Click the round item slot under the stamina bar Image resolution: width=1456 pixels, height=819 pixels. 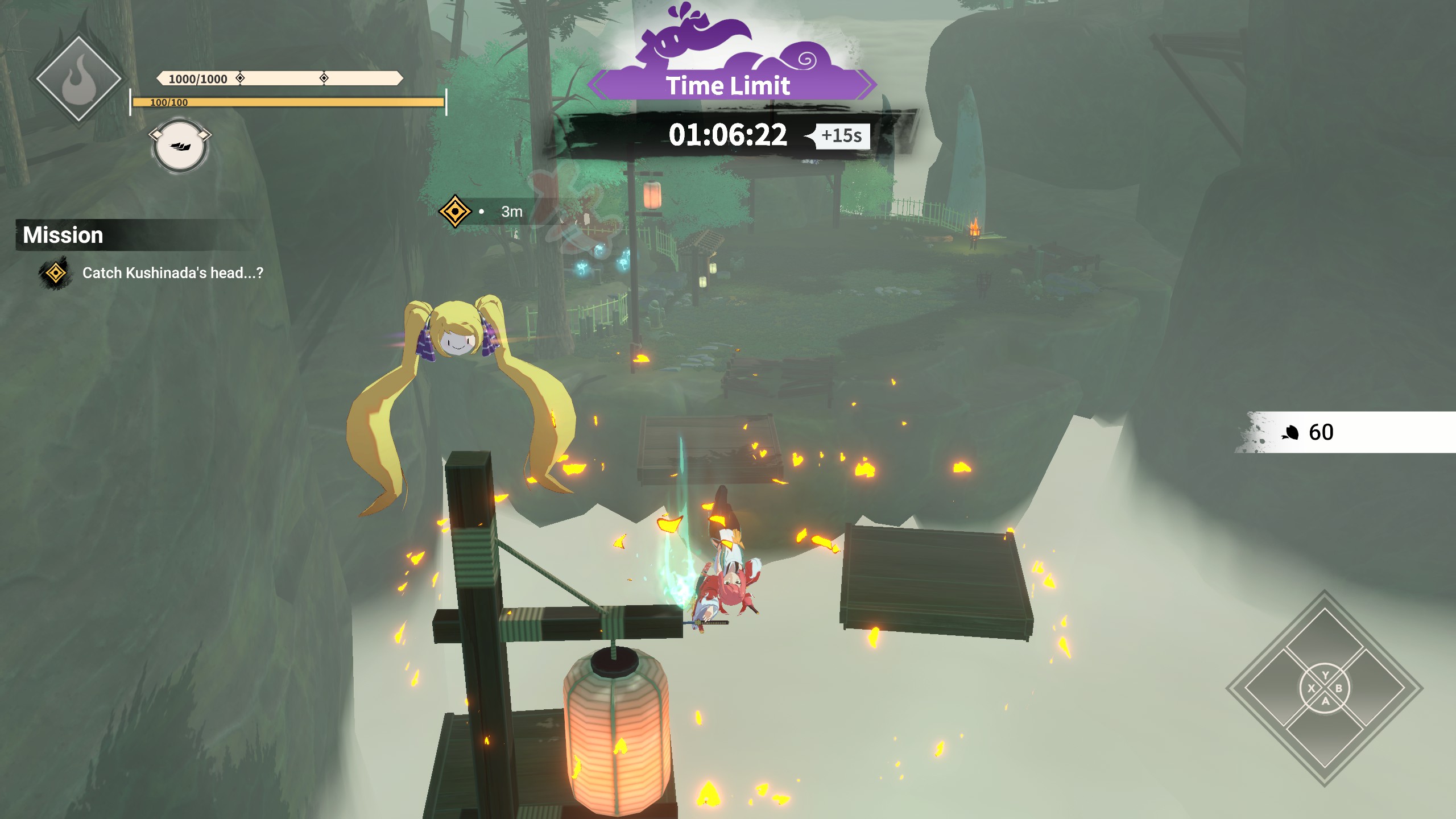(180, 146)
